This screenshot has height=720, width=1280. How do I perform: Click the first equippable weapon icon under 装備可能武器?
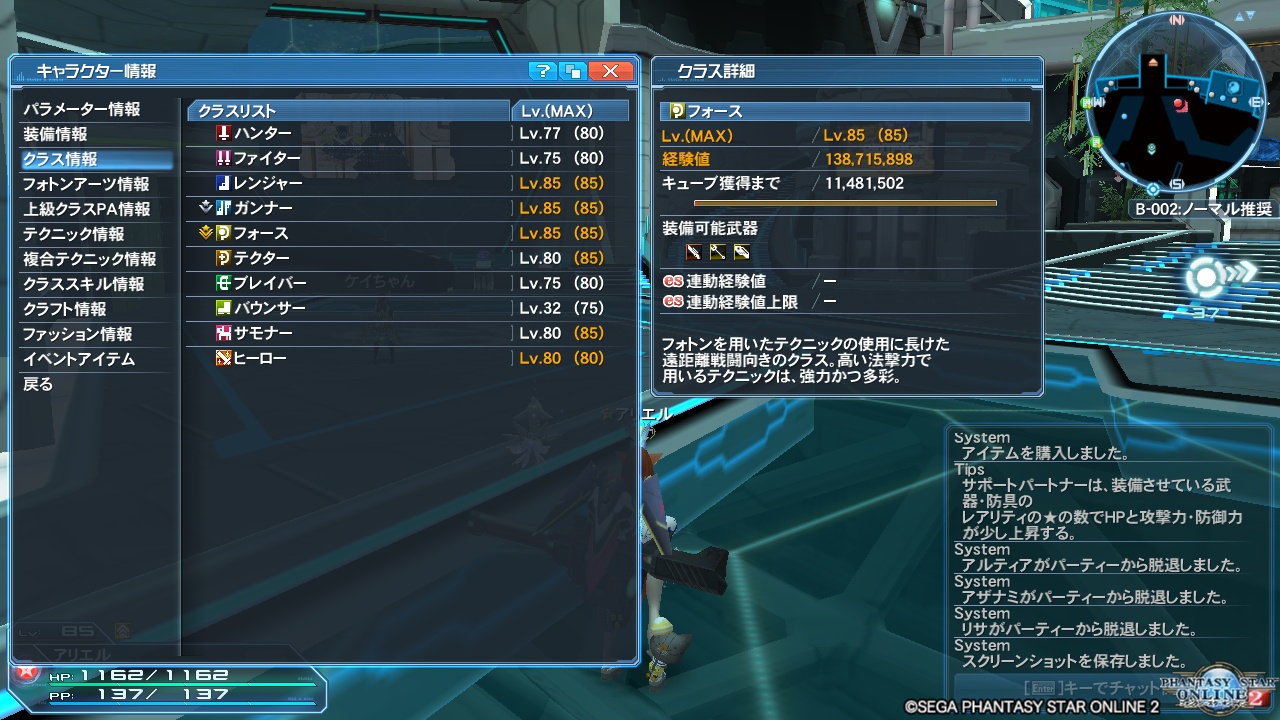pos(693,253)
